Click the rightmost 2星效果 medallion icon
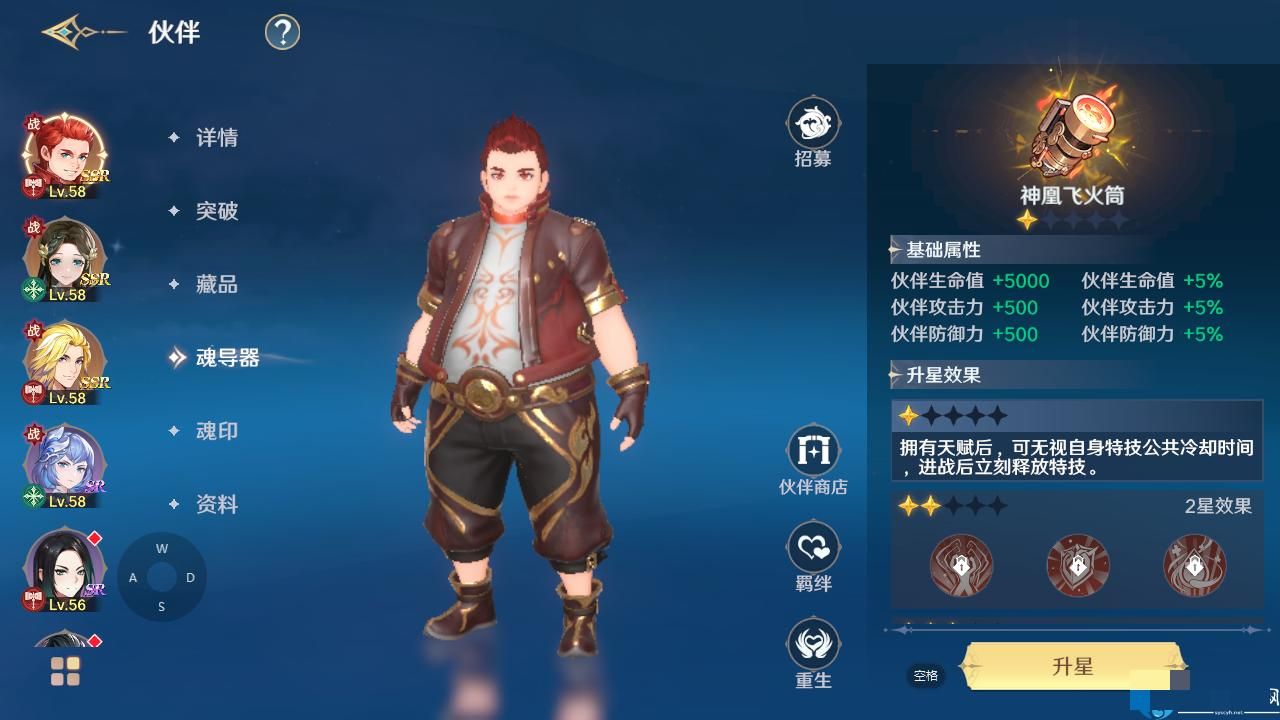The height and width of the screenshot is (720, 1280). pos(1196,565)
